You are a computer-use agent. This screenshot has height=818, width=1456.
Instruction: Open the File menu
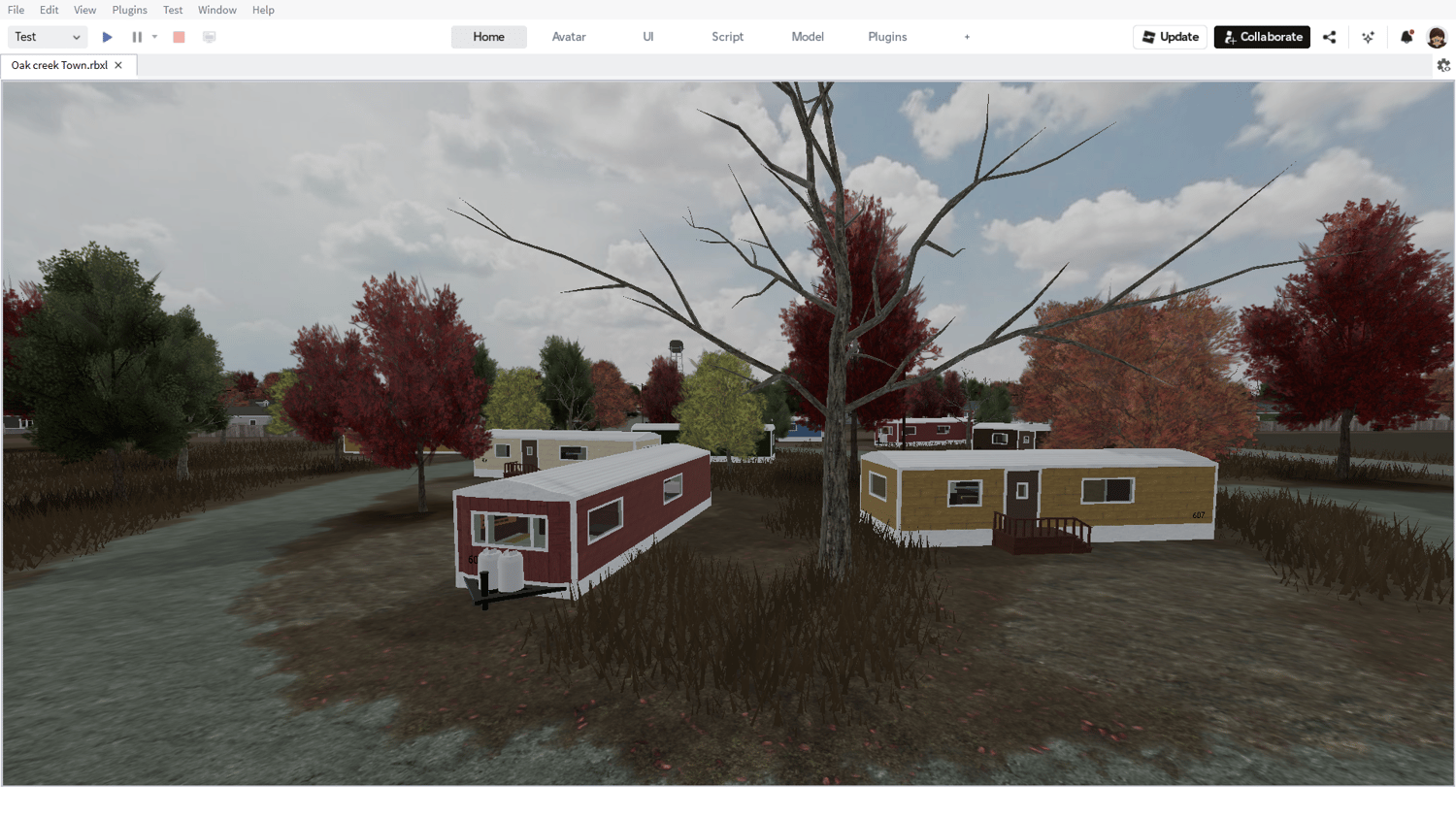(16, 10)
